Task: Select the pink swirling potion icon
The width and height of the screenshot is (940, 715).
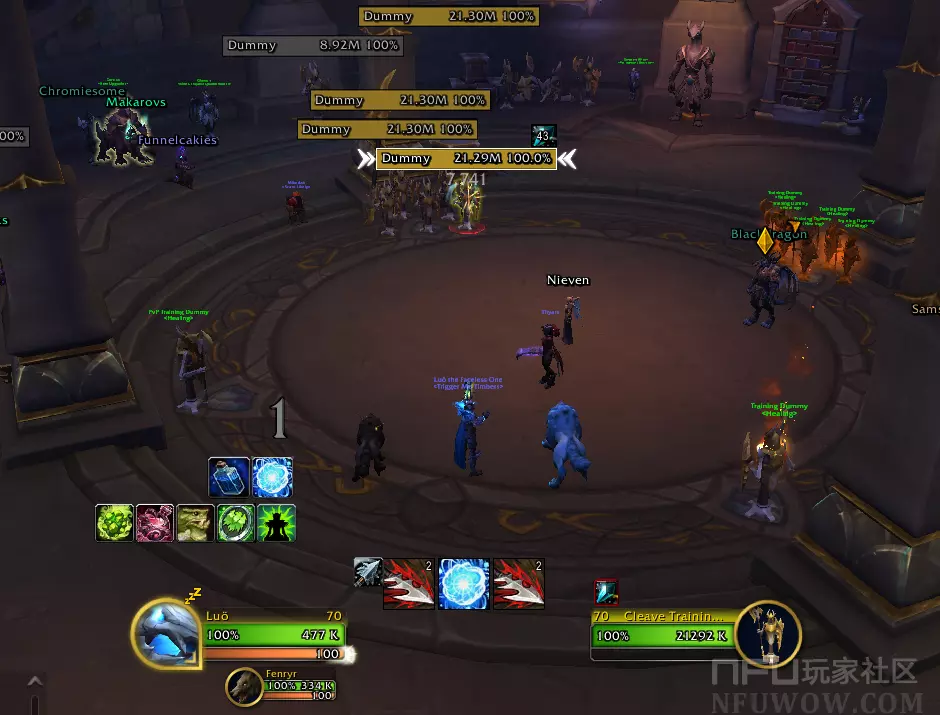Action: [155, 523]
